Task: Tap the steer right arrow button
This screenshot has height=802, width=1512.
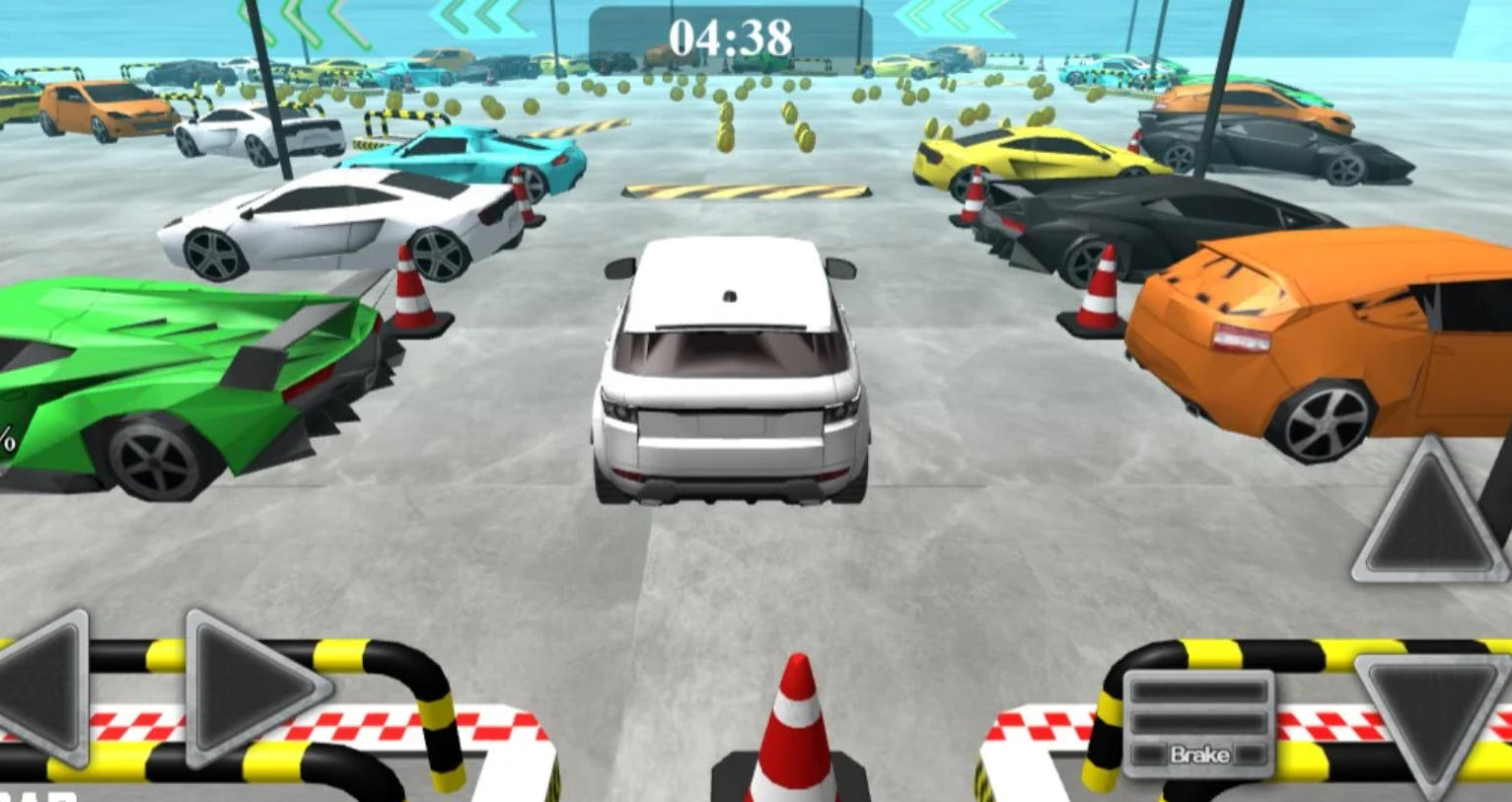Action: click(x=247, y=686)
